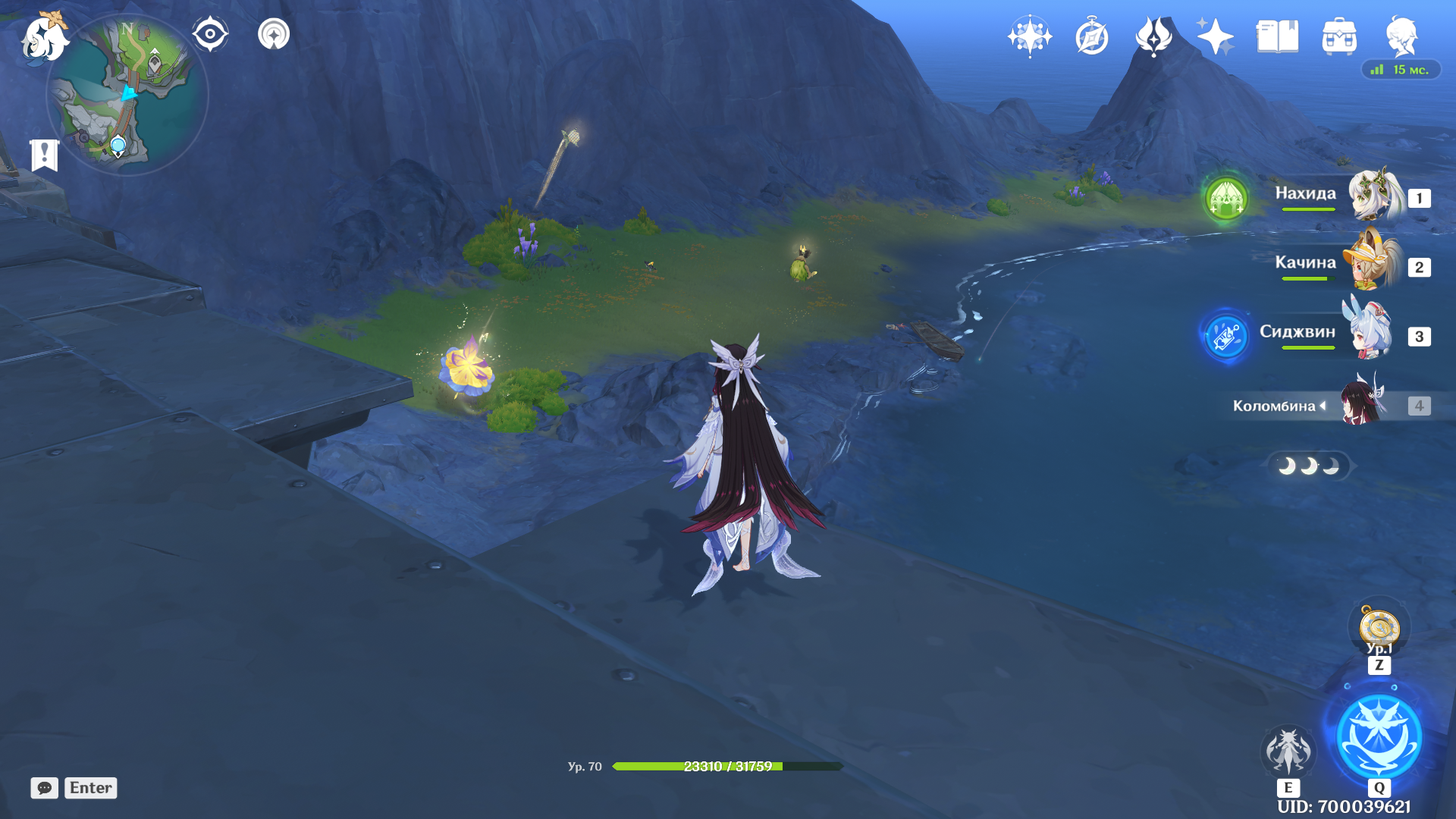Screen dimensions: 1456x819
Task: Open the signal-wave icon beside the minimap
Action: 274,34
